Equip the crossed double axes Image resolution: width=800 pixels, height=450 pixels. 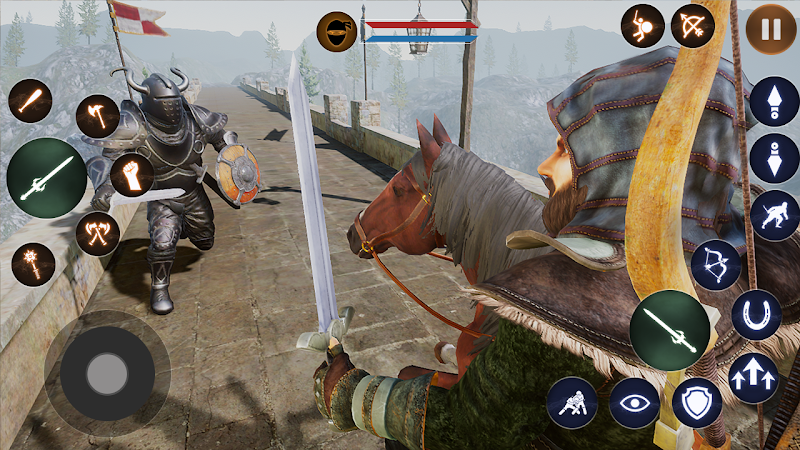97,234
